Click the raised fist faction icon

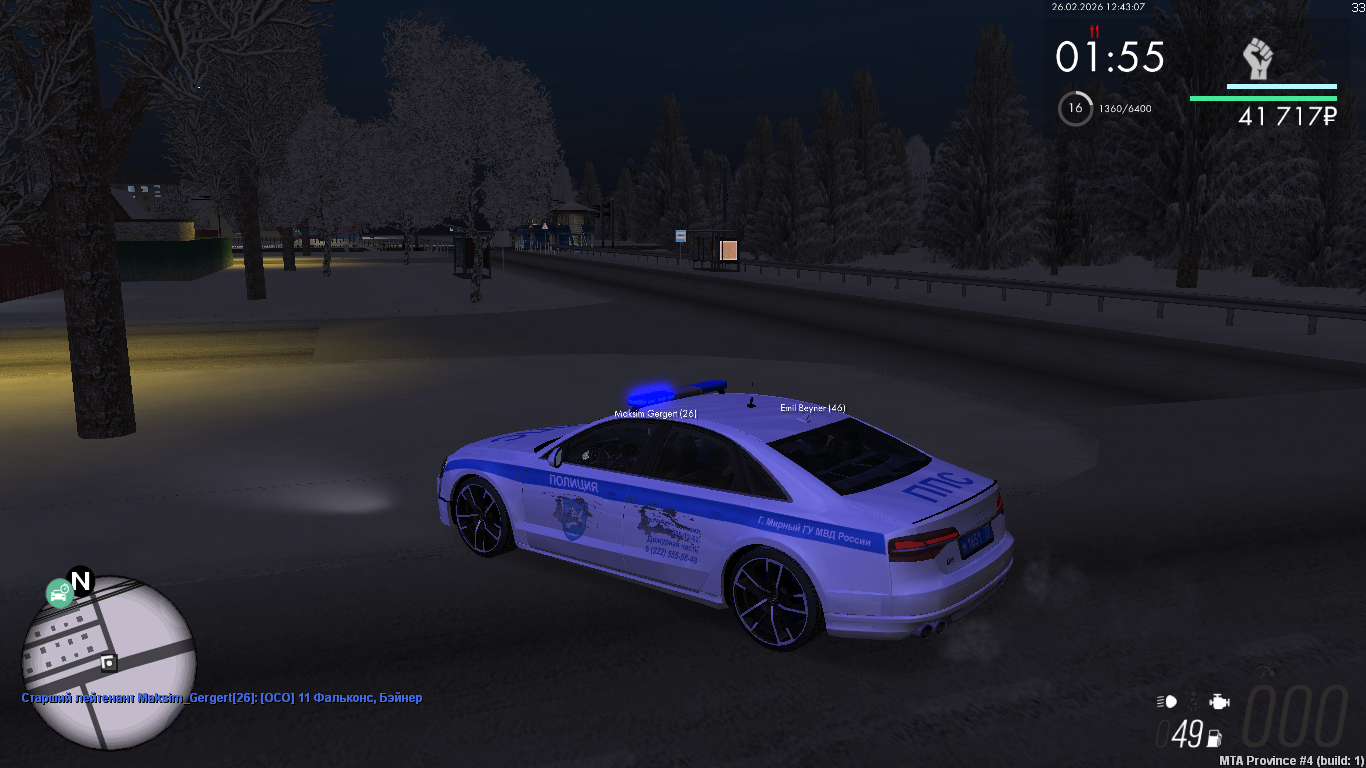click(1257, 60)
